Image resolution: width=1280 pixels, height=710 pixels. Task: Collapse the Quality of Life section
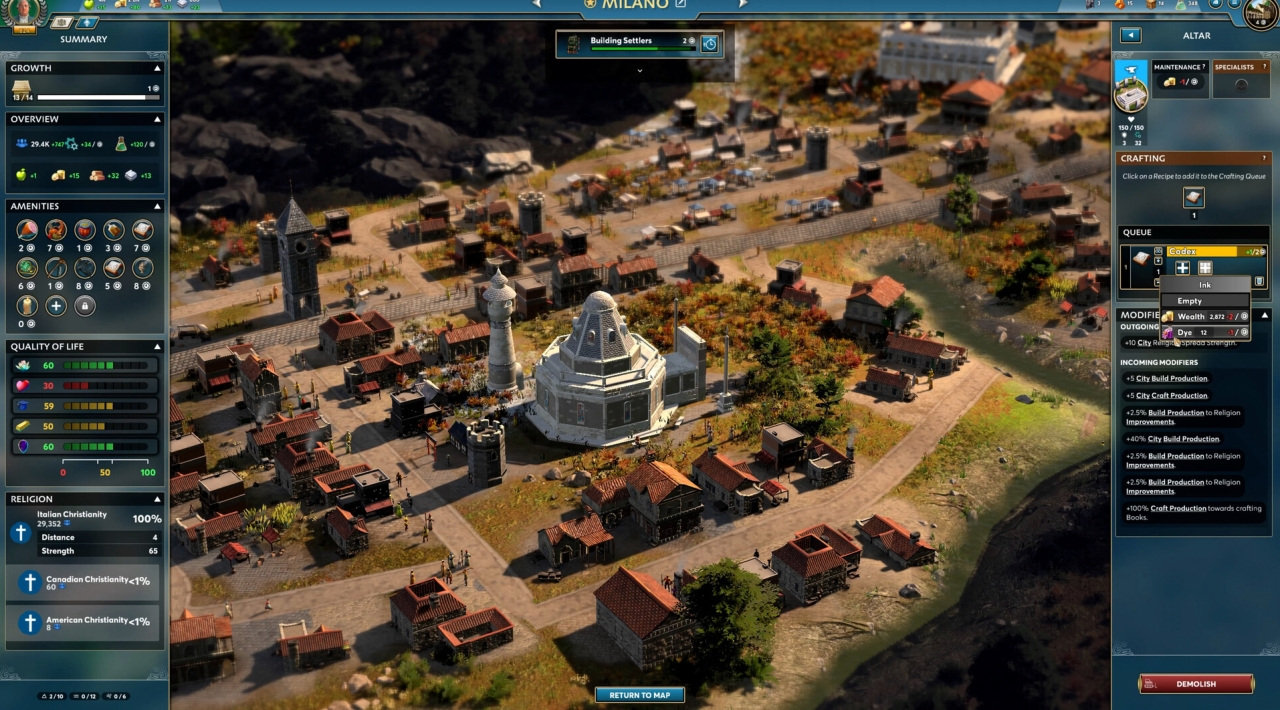[x=157, y=347]
